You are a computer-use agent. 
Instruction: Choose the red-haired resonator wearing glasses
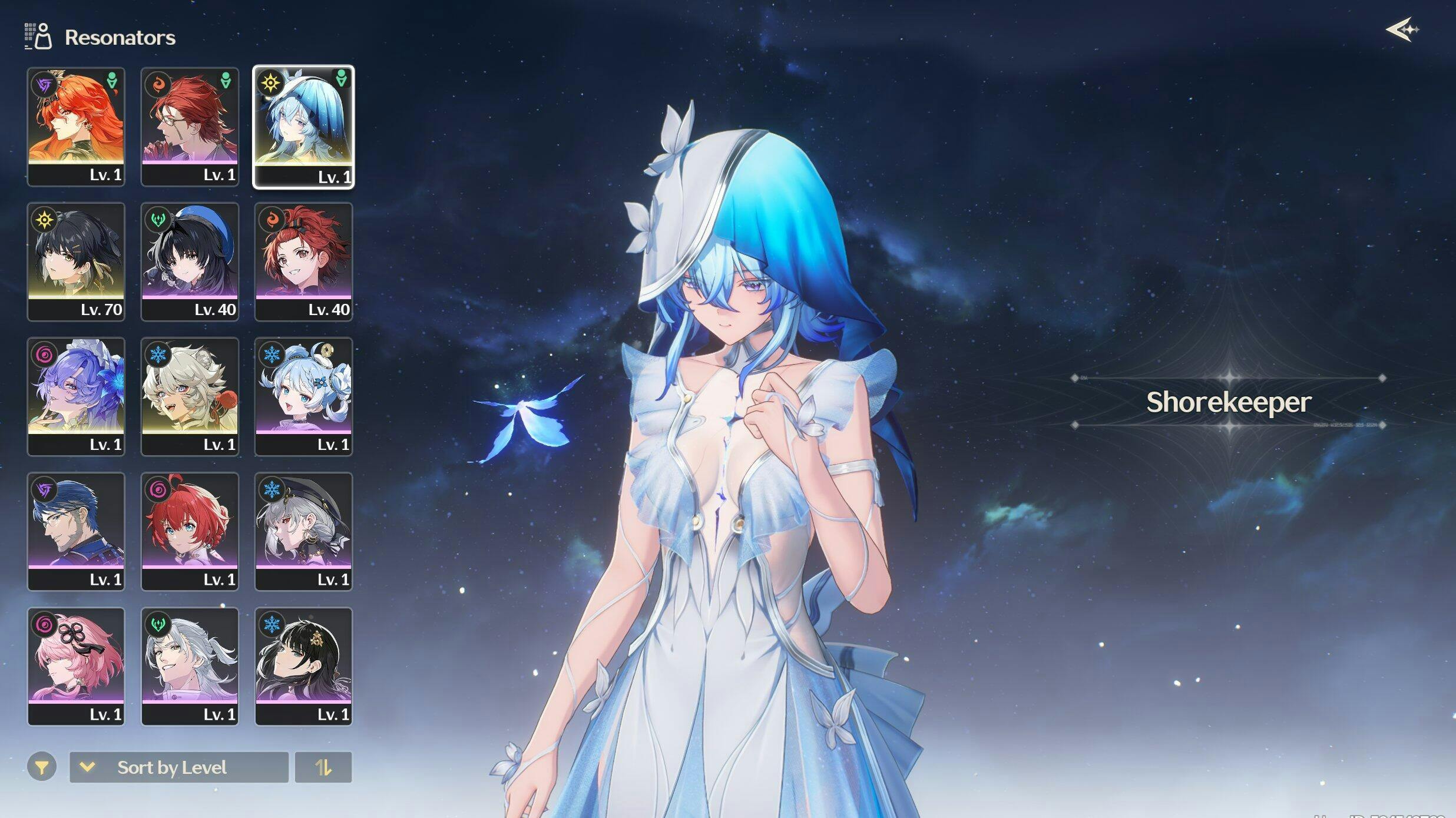click(x=190, y=126)
